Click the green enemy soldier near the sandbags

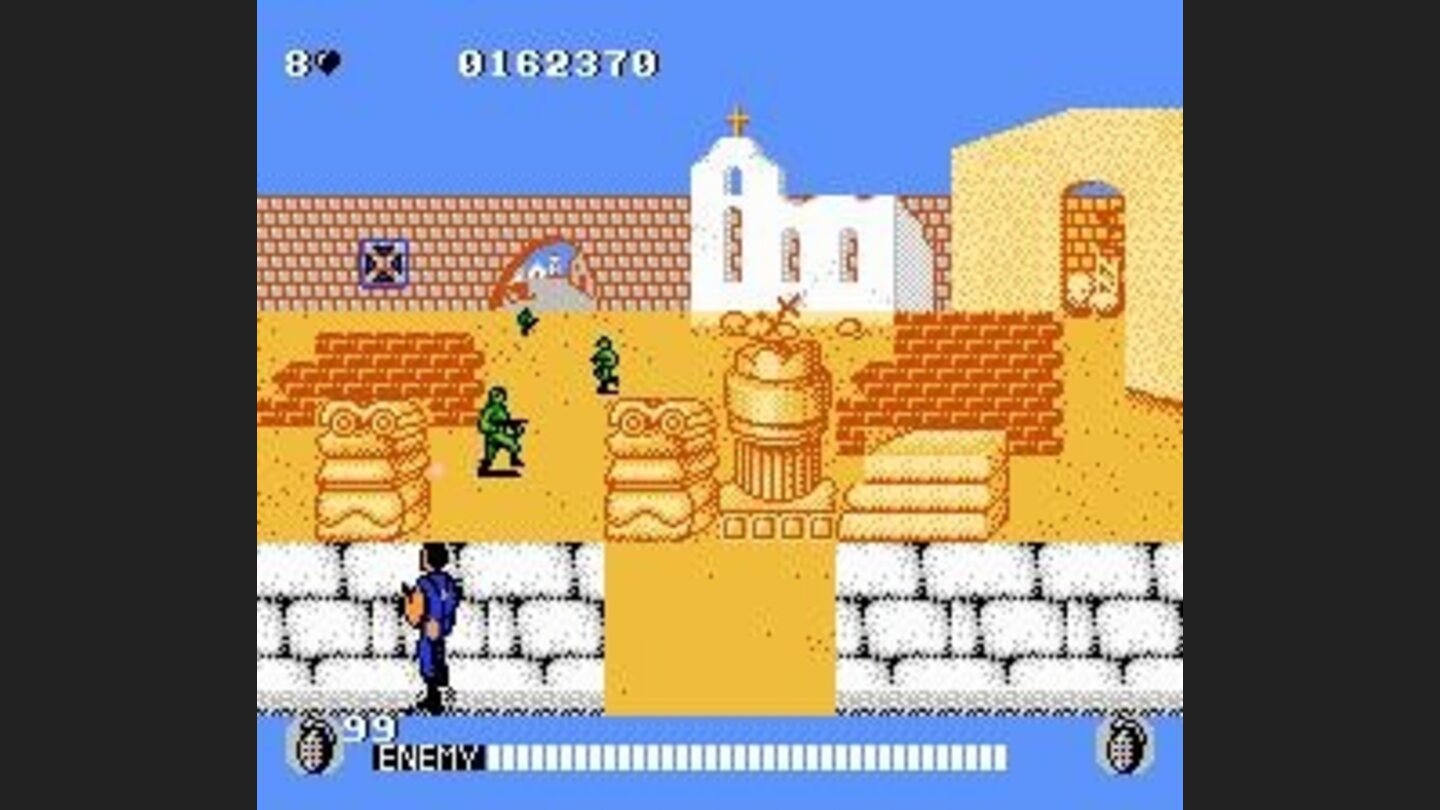coord(500,430)
